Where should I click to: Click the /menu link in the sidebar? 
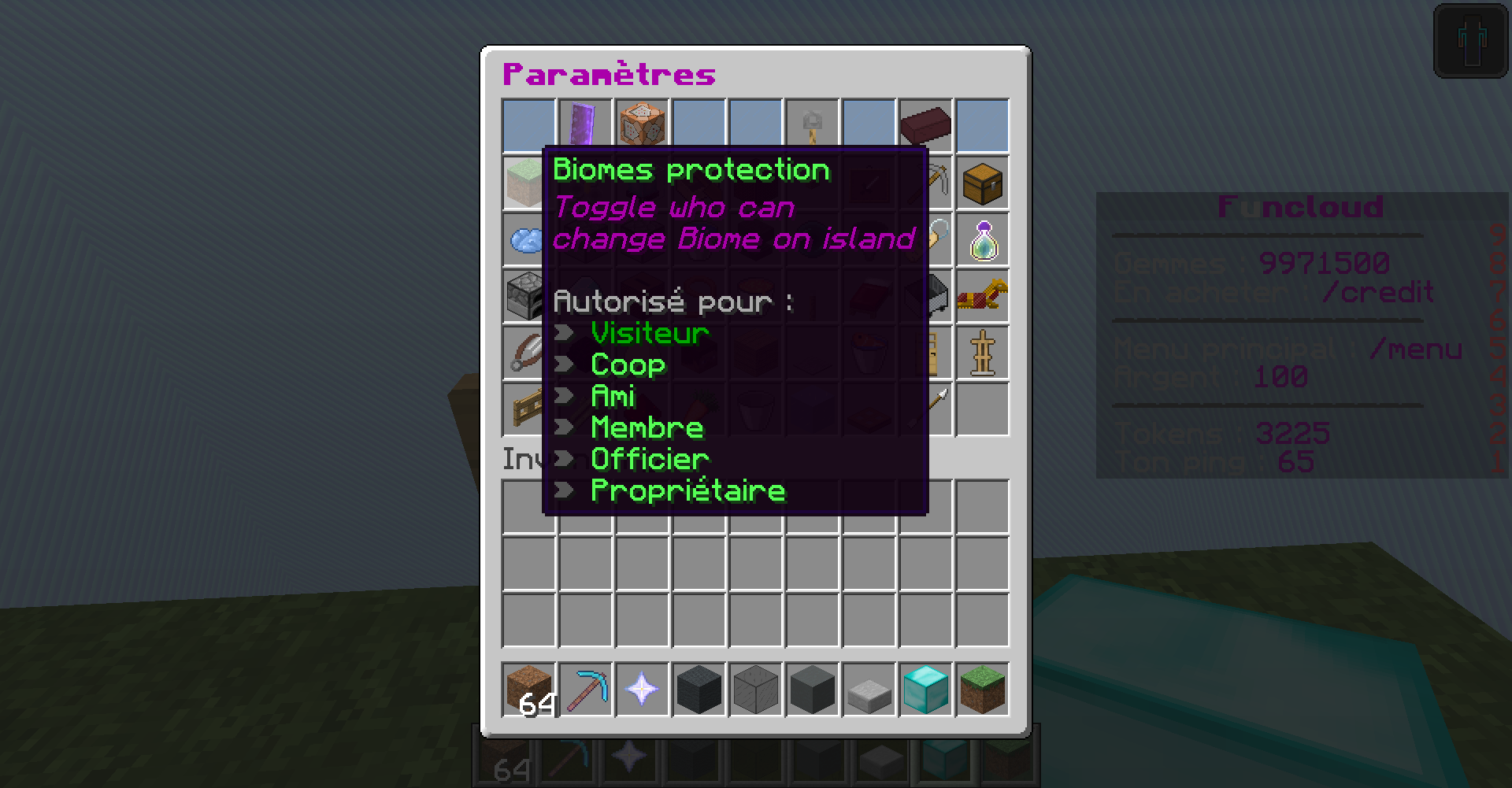[1418, 349]
